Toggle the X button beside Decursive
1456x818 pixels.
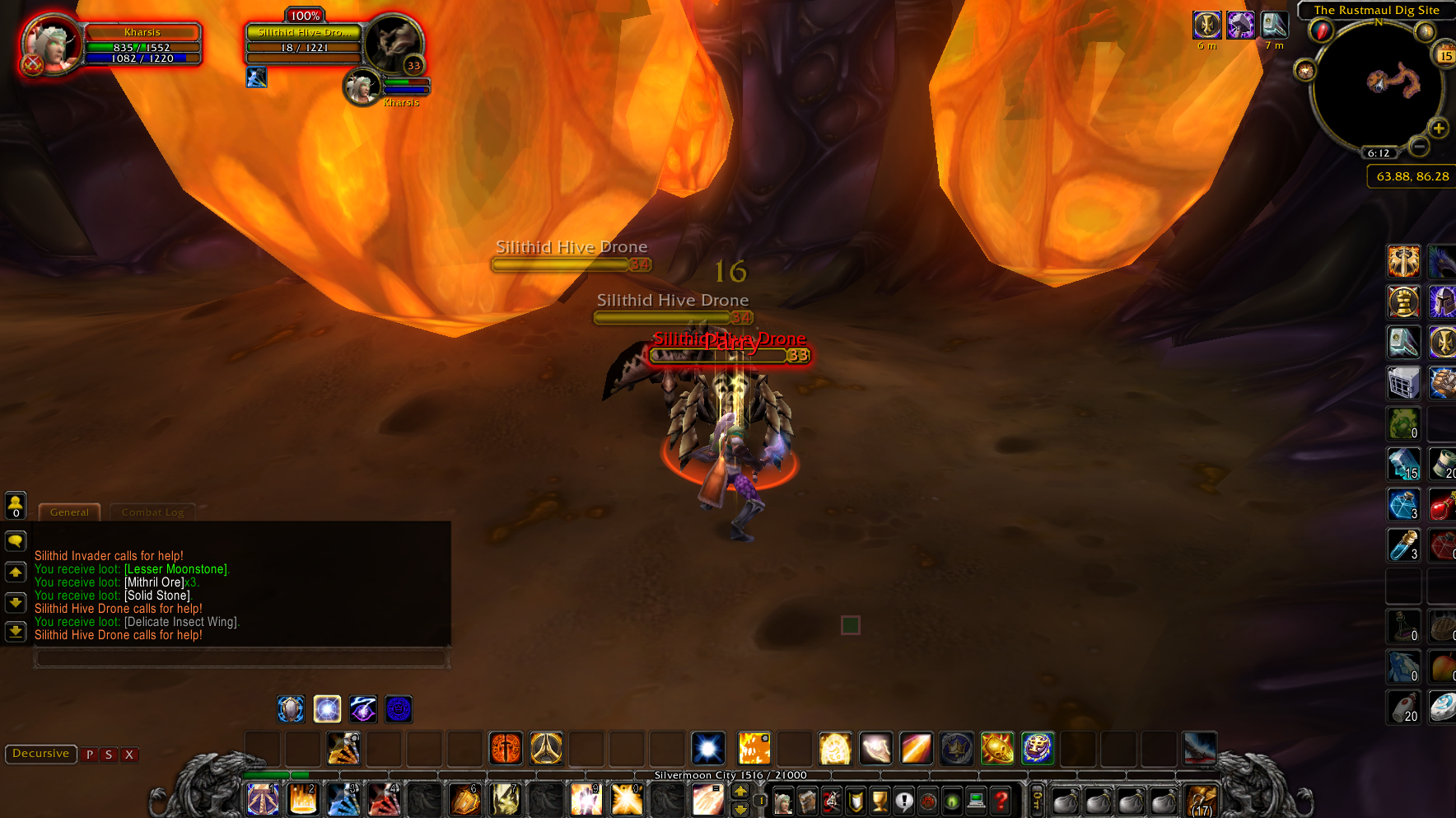[x=129, y=755]
